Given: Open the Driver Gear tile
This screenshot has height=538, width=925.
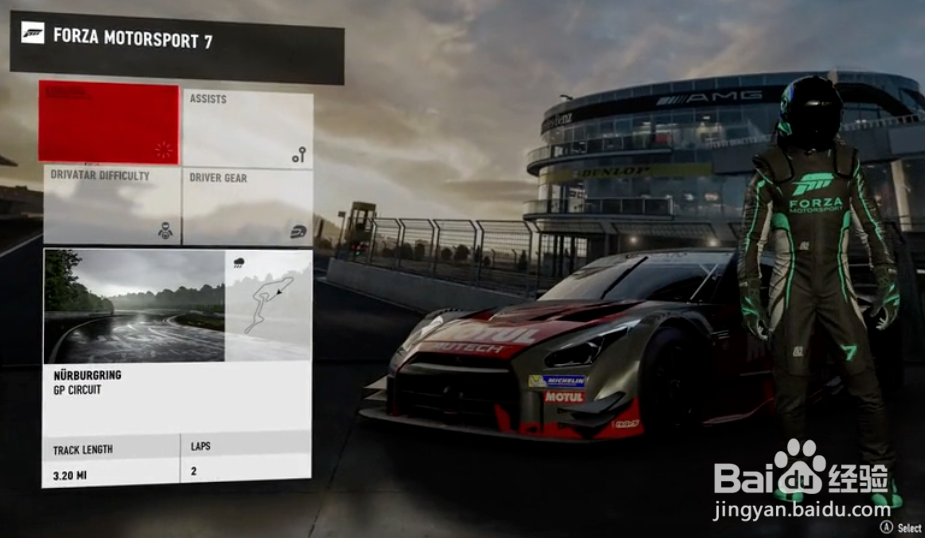Looking at the screenshot, I should 248,206.
